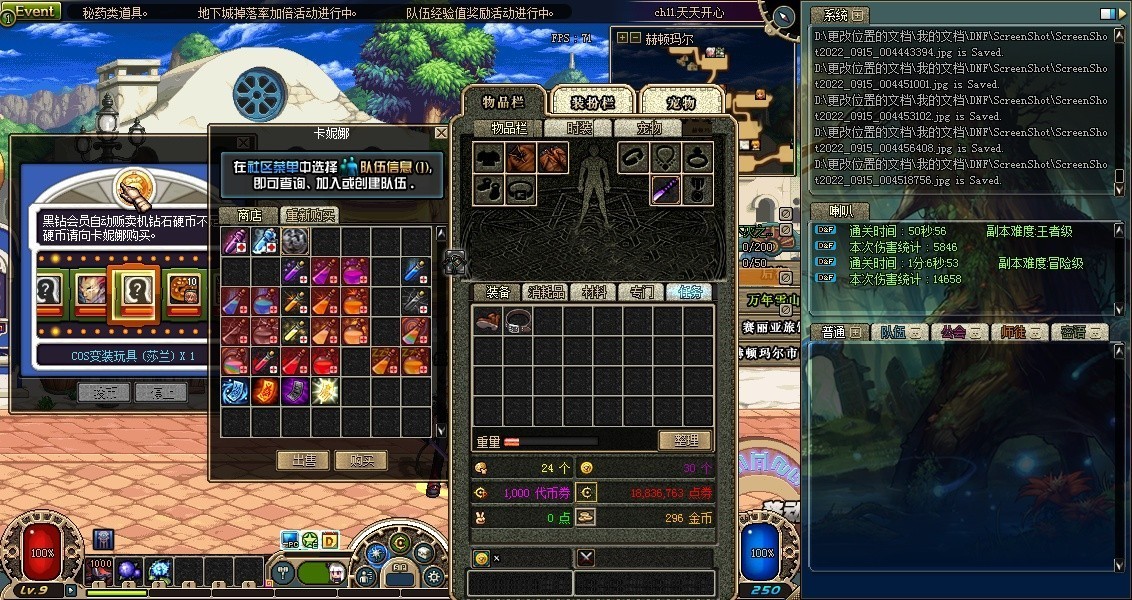Show the 消耗品 consumables category

(x=546, y=292)
